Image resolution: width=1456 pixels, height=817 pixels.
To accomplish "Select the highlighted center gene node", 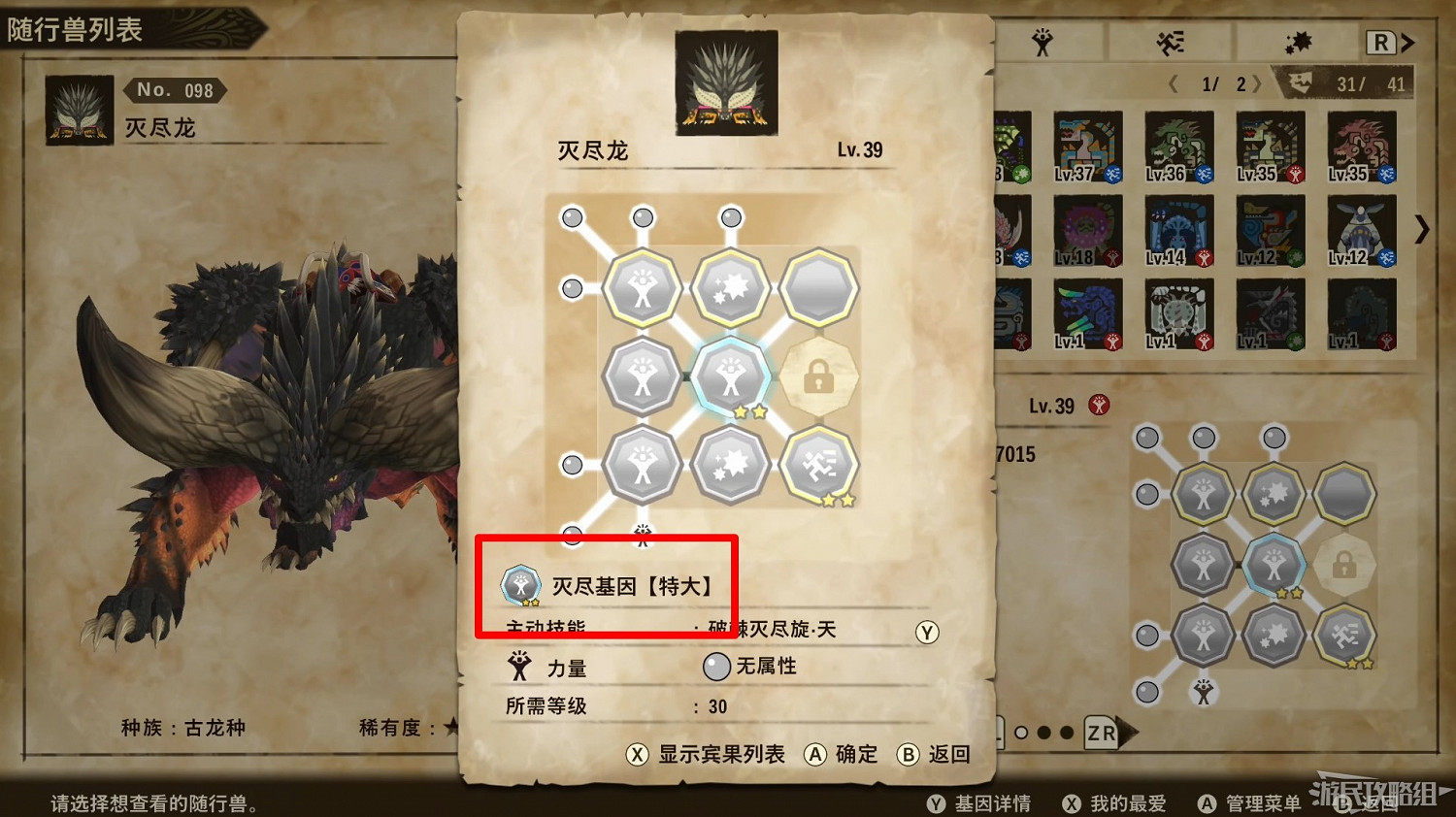I will [730, 378].
